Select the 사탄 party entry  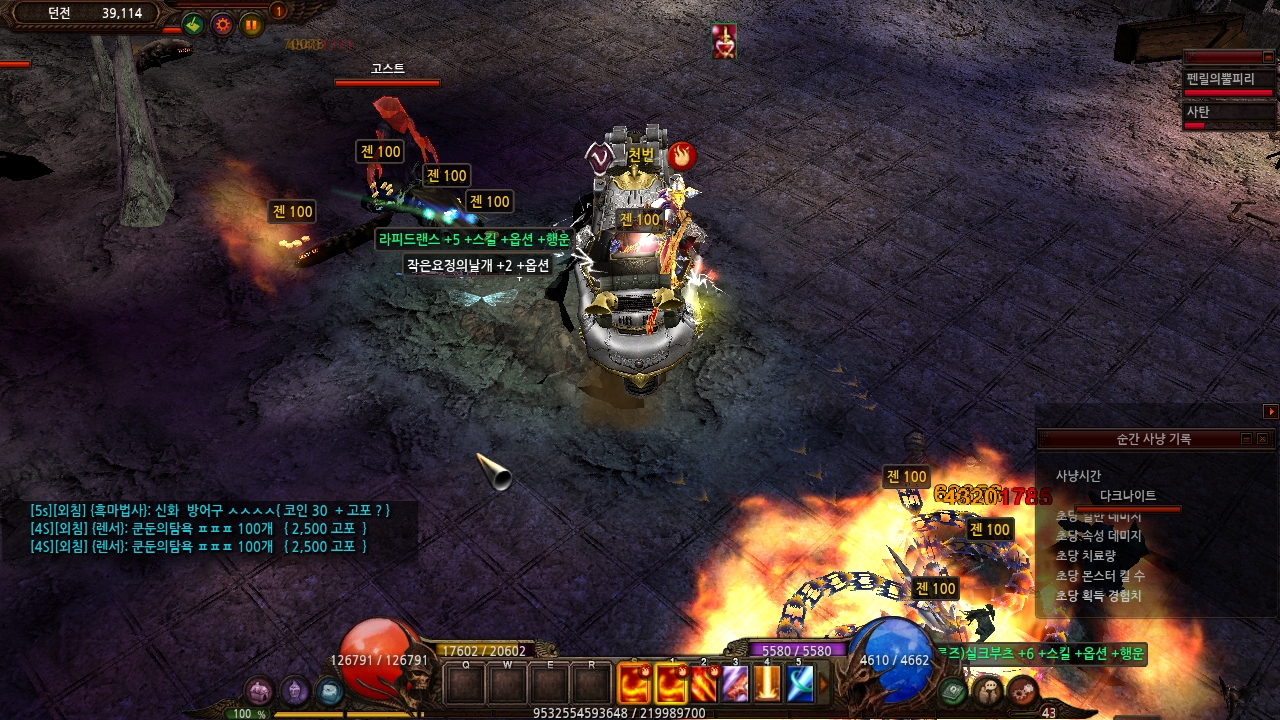tap(1229, 114)
